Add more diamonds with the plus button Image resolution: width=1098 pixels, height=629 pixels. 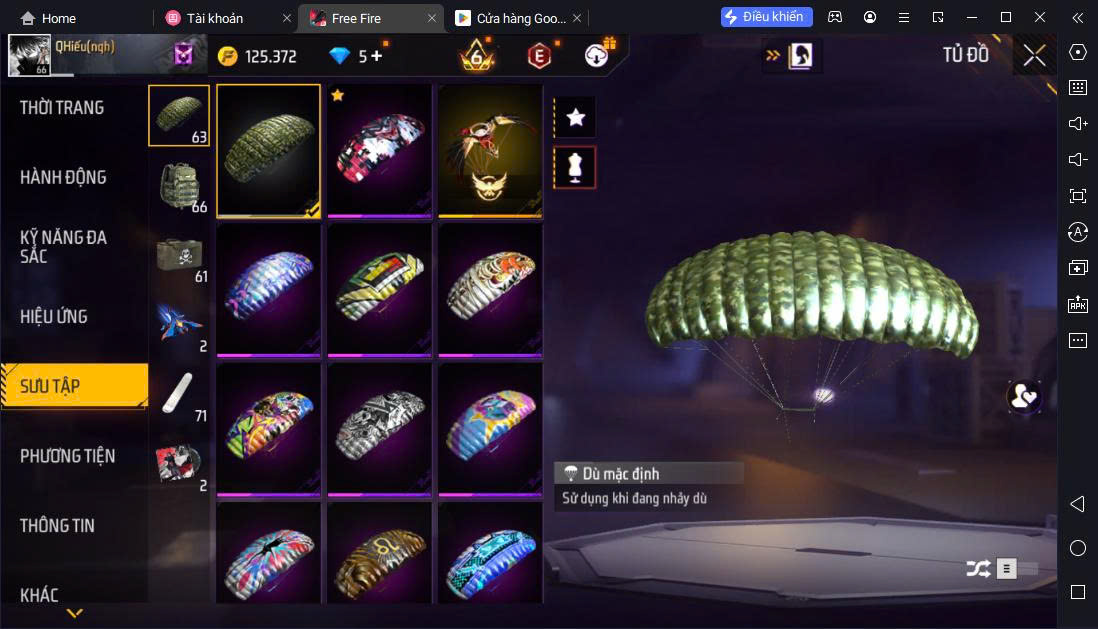pyautogui.click(x=376, y=56)
